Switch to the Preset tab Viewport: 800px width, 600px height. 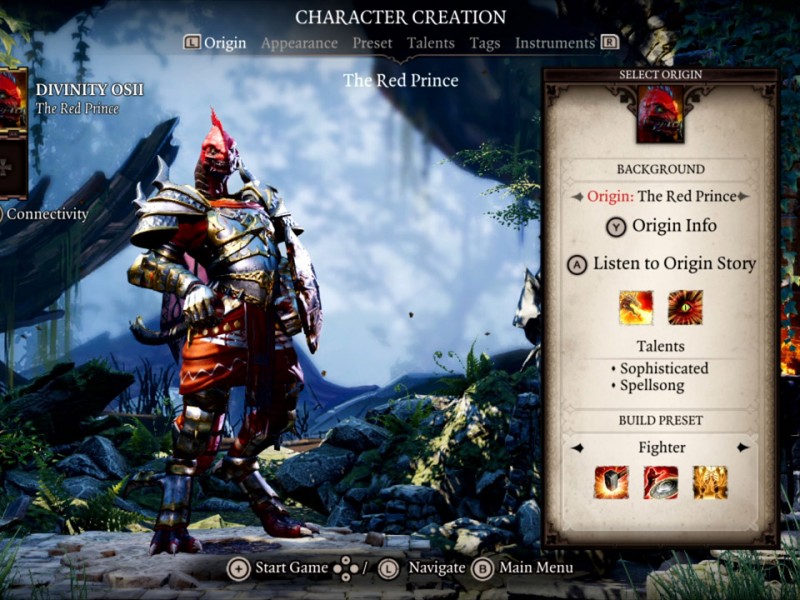(372, 43)
